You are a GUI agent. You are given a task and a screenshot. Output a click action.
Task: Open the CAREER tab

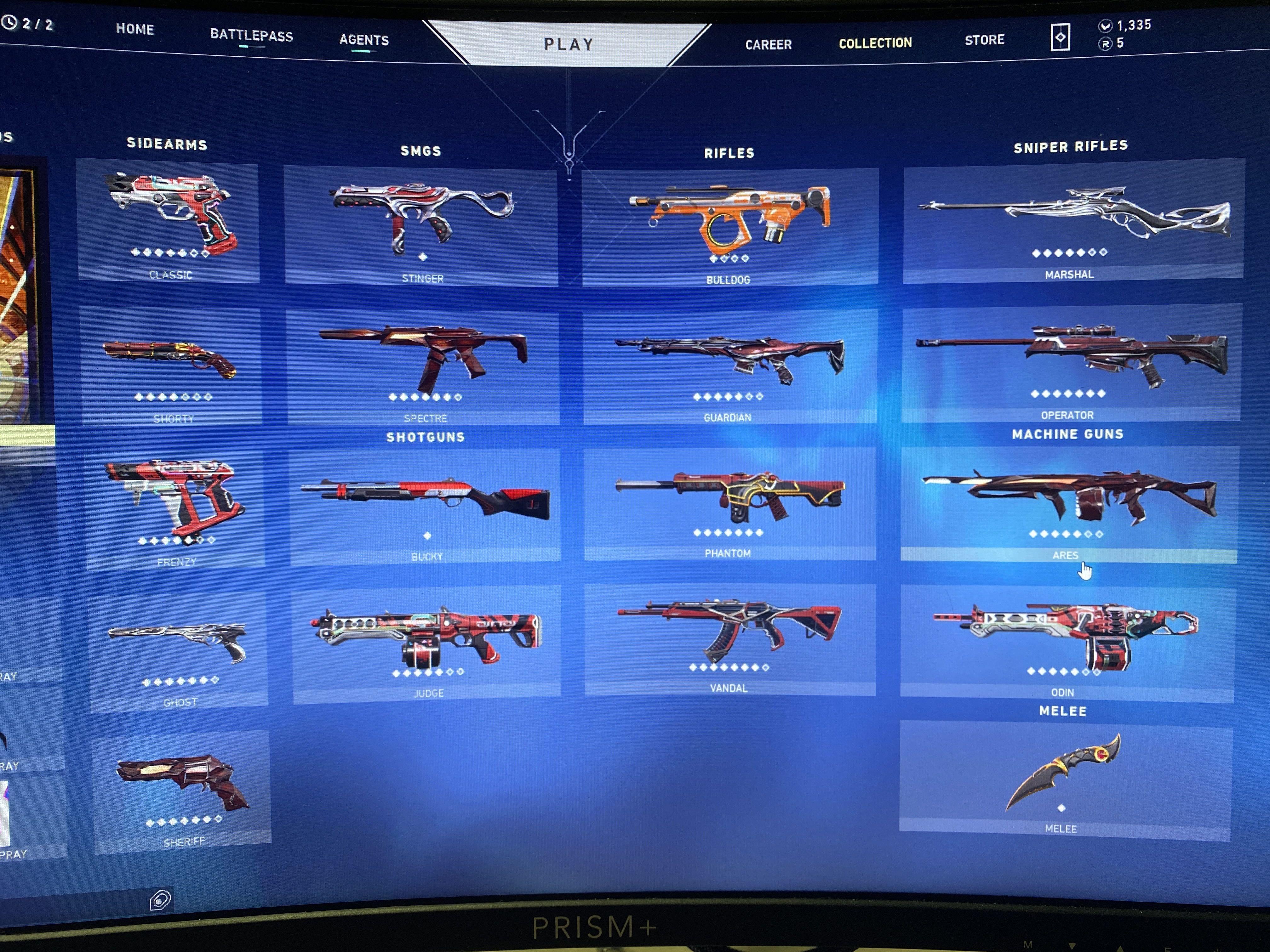768,44
